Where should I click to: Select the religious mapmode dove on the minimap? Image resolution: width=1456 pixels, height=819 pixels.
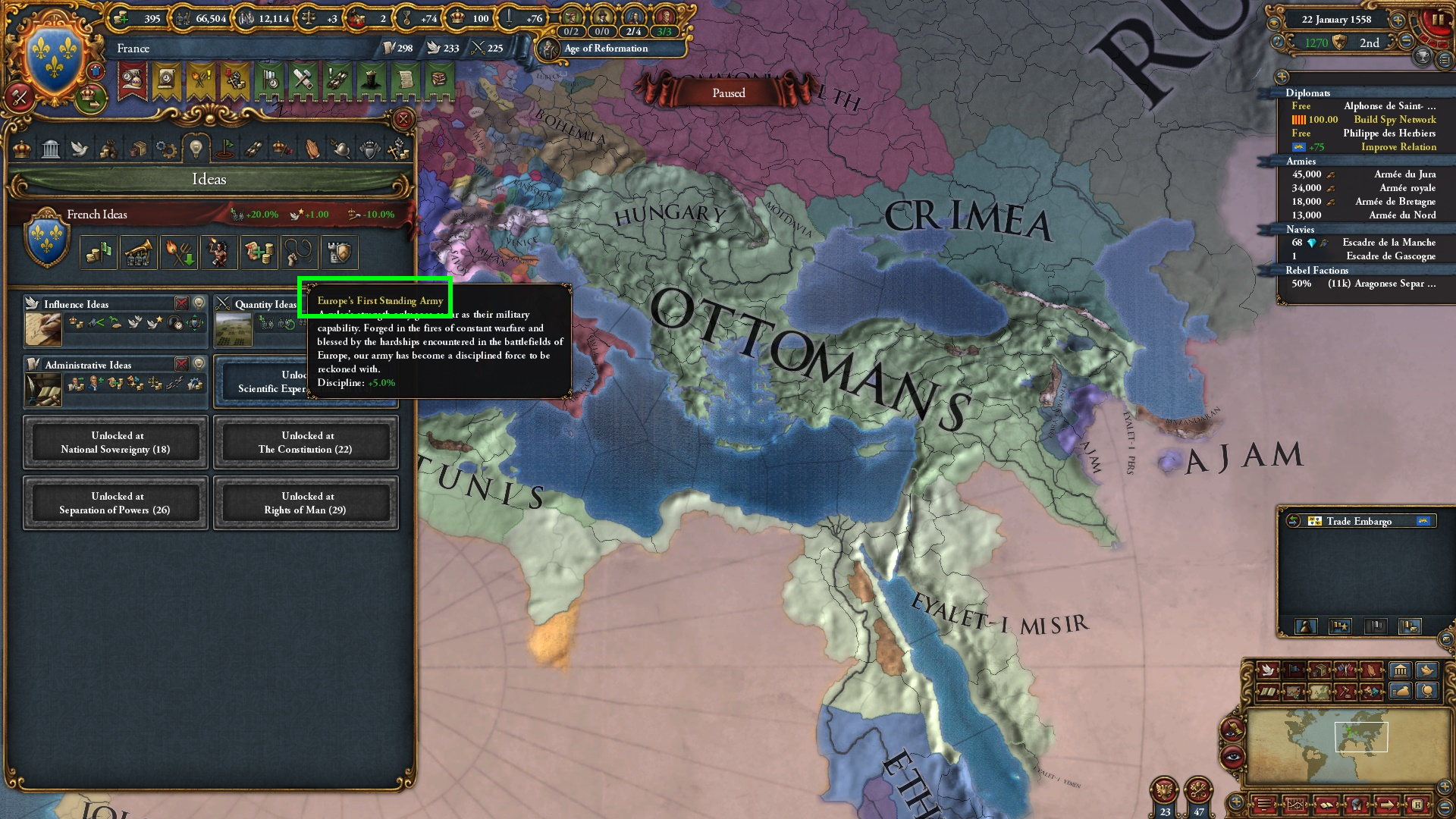coord(1267,671)
